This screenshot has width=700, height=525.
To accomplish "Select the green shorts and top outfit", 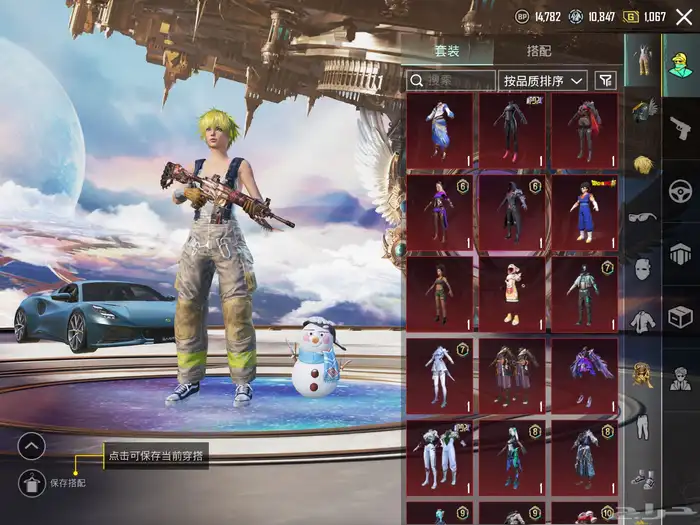I will click(x=439, y=293).
